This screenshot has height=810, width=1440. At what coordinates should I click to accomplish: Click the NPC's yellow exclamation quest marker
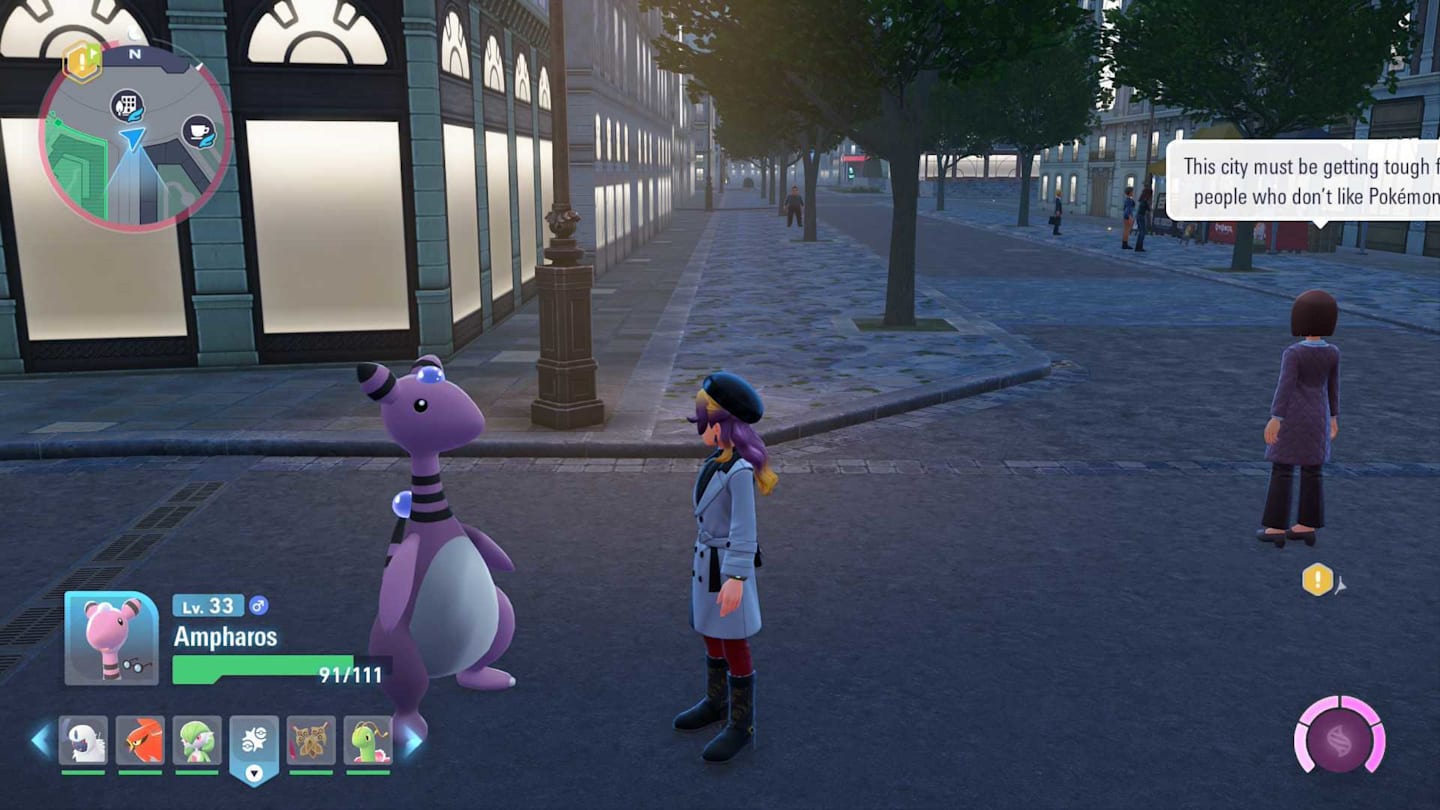coord(1317,579)
